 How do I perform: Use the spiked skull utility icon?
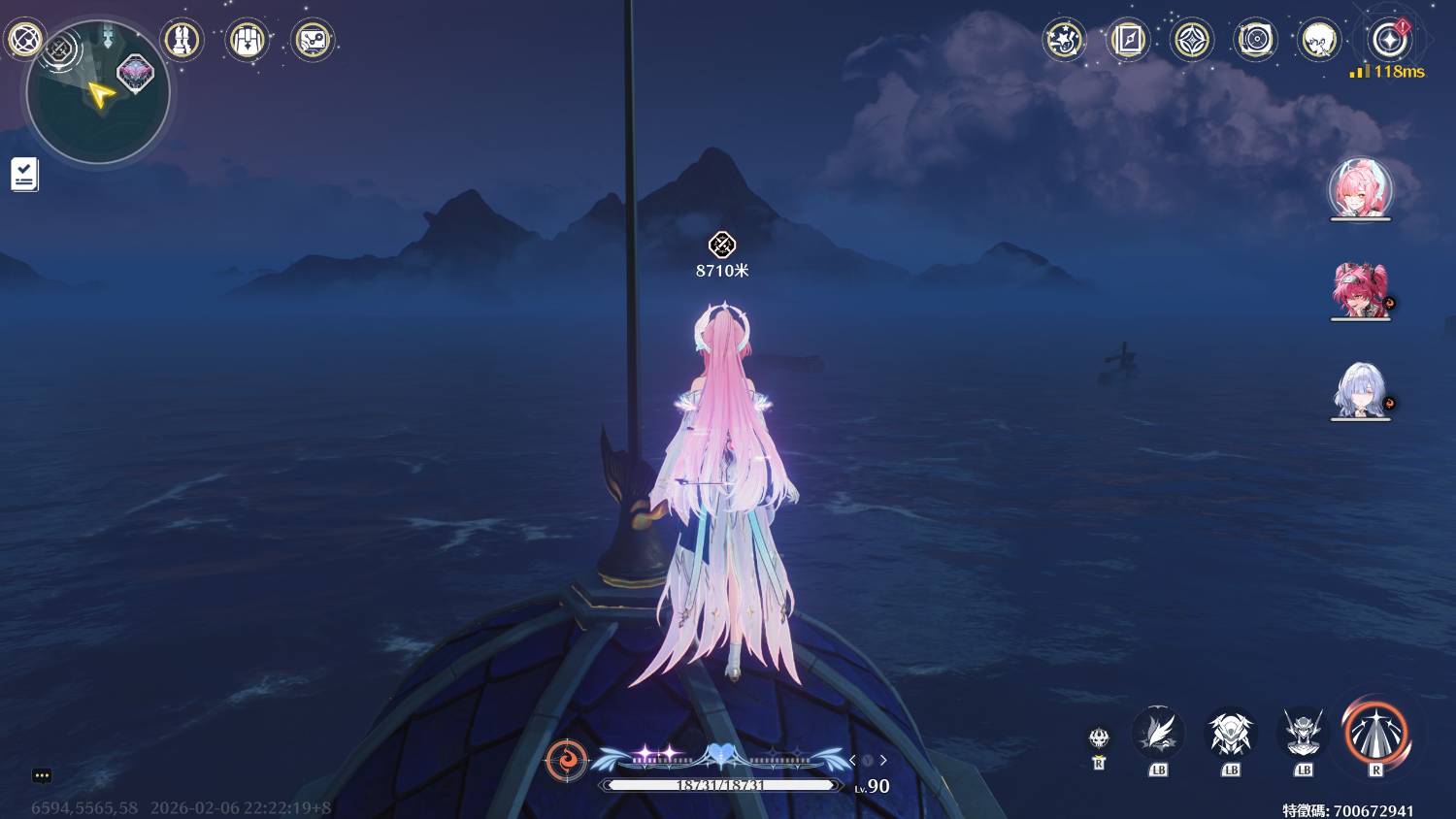(1099, 738)
